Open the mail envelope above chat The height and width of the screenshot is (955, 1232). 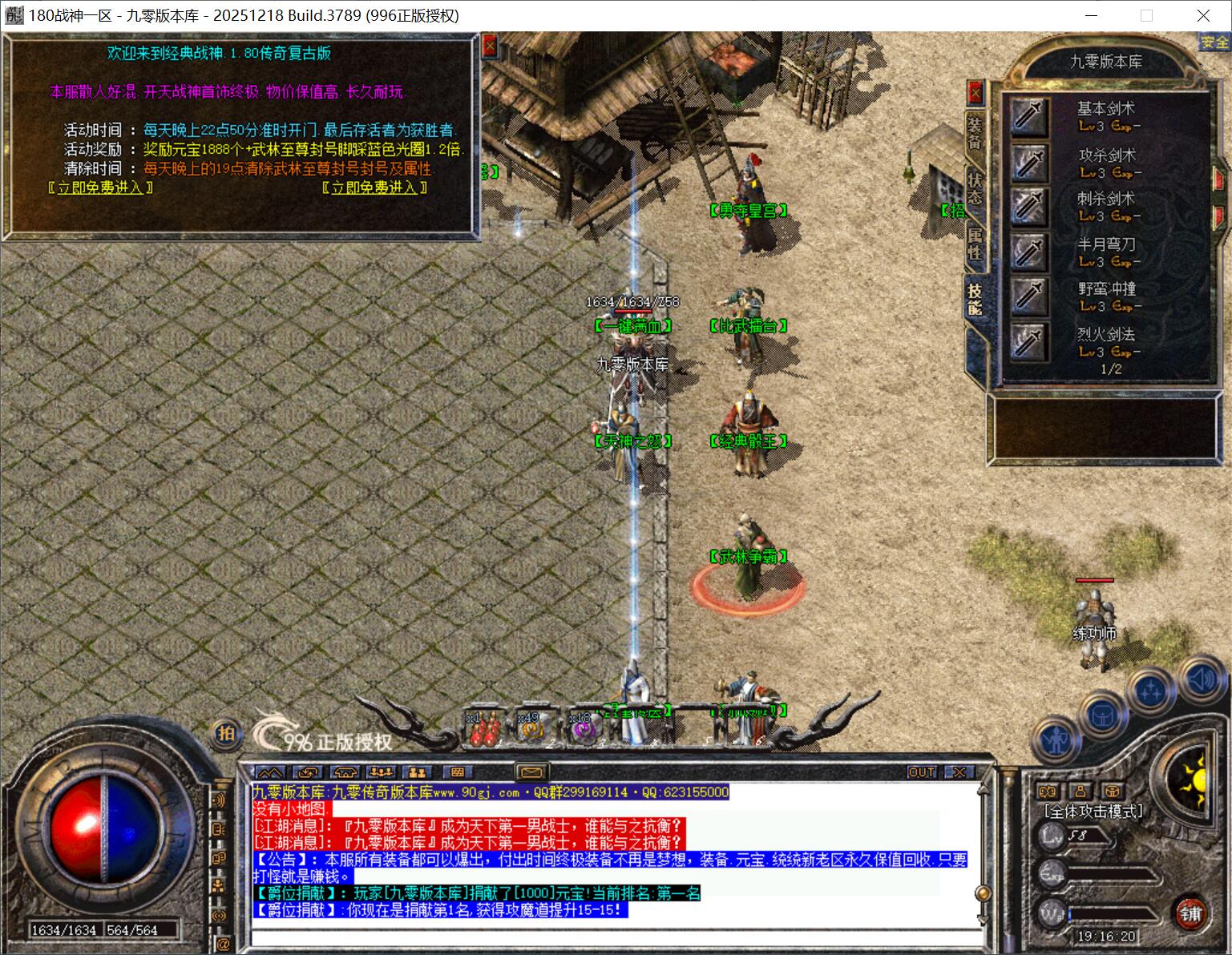(x=530, y=772)
